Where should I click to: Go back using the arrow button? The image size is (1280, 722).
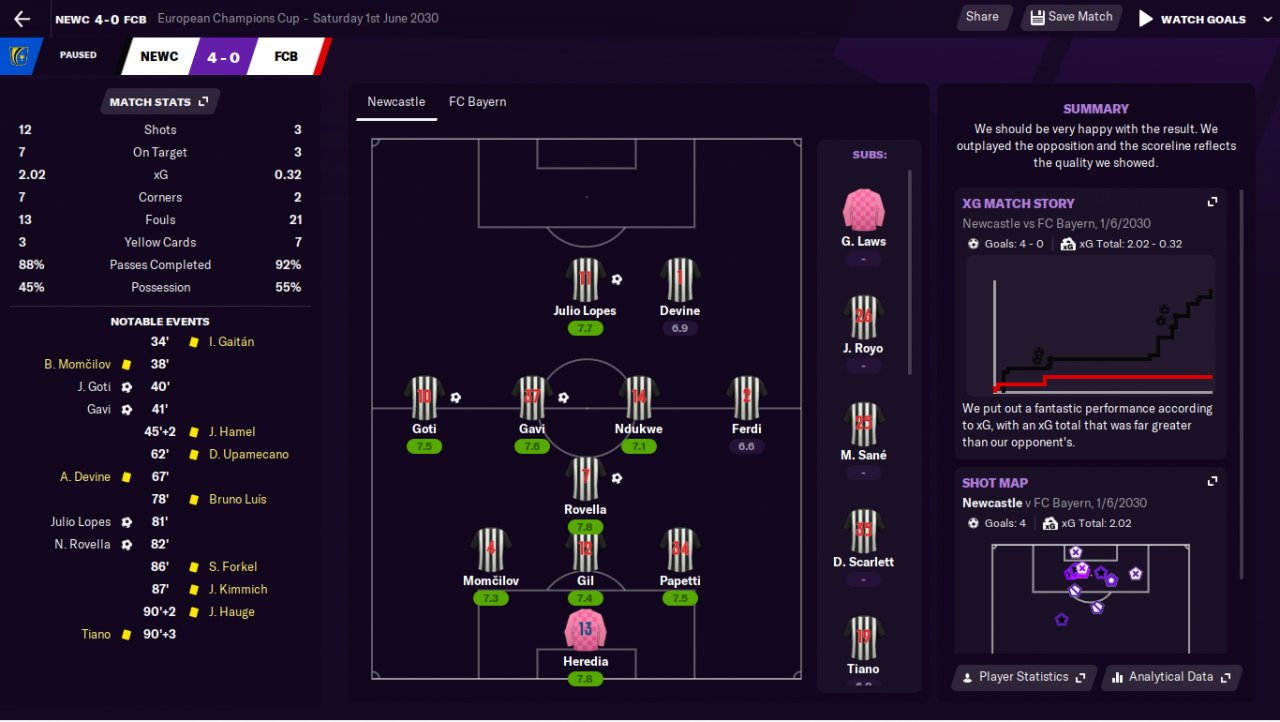click(x=22, y=19)
